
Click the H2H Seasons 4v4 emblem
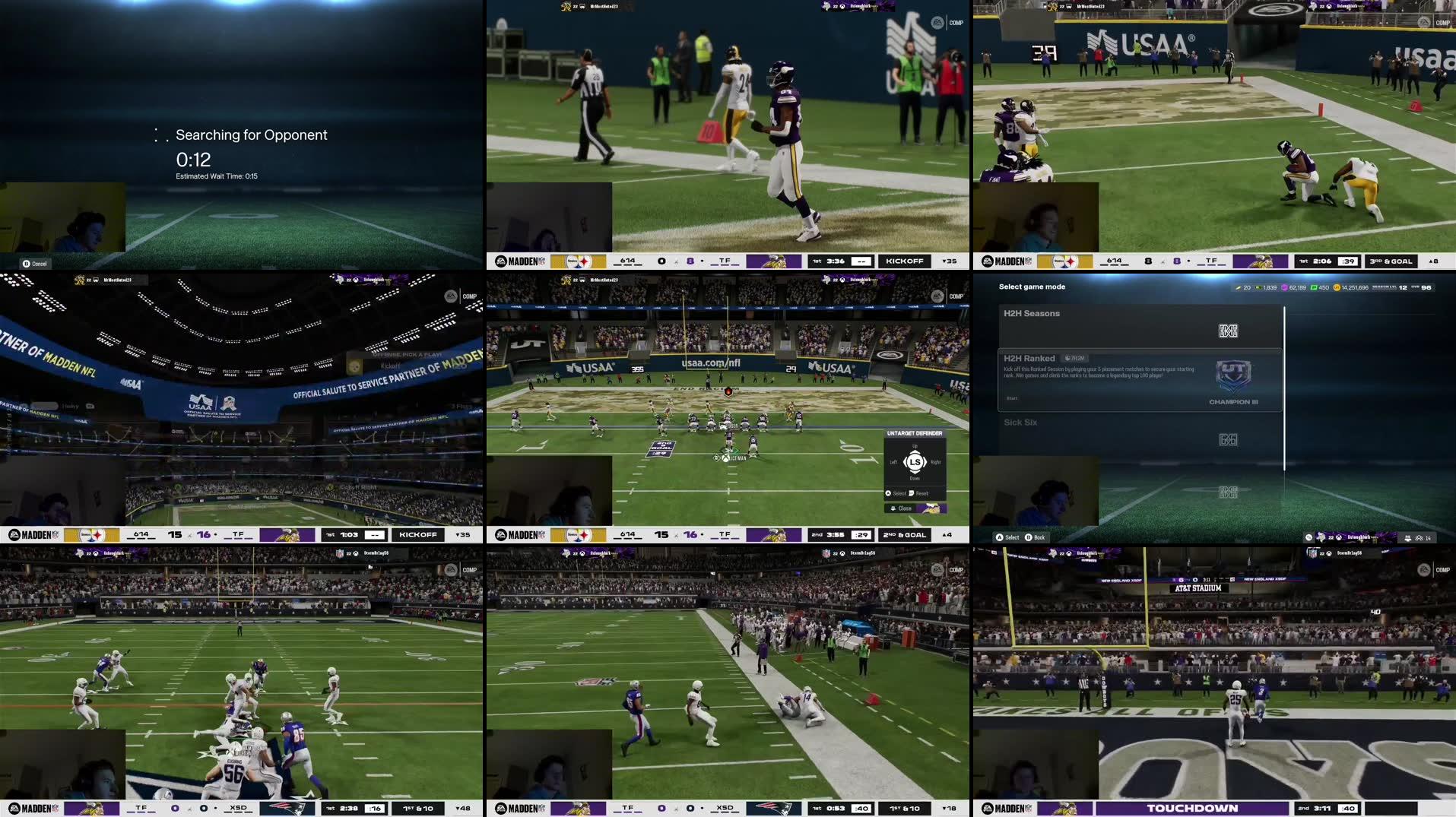coord(1228,331)
